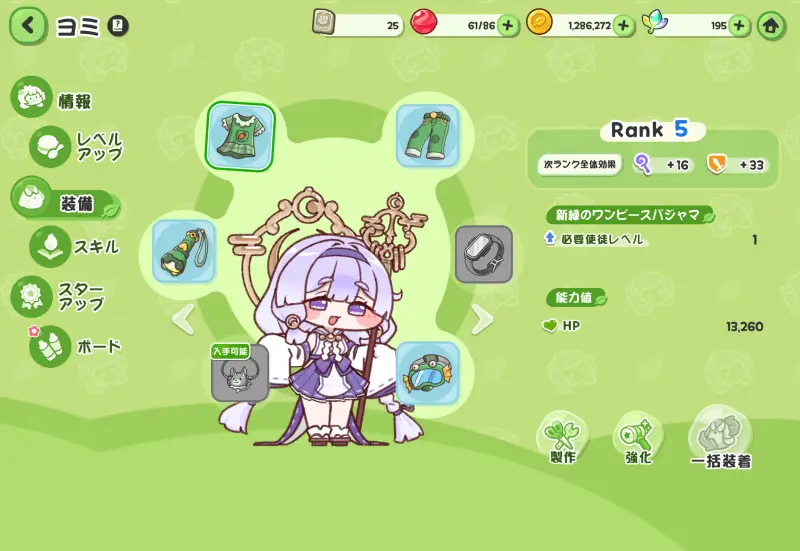The image size is (800, 551).
Task: Open the help question mark beside ヨミ
Action: click(117, 25)
